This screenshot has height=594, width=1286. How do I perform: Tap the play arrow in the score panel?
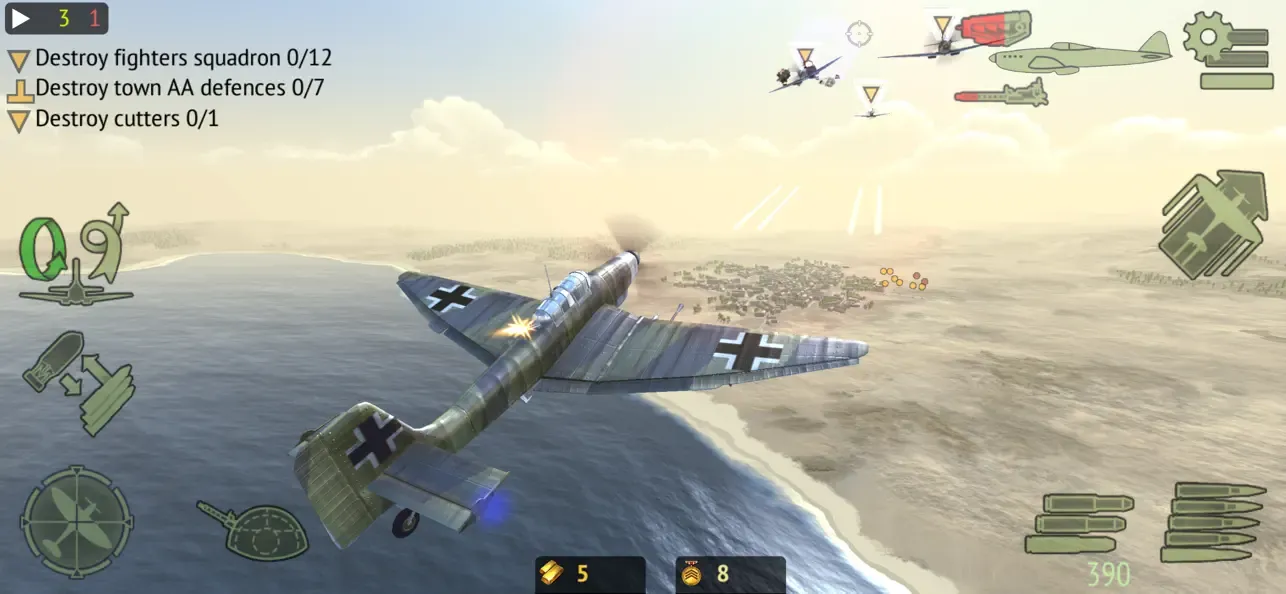click(20, 19)
